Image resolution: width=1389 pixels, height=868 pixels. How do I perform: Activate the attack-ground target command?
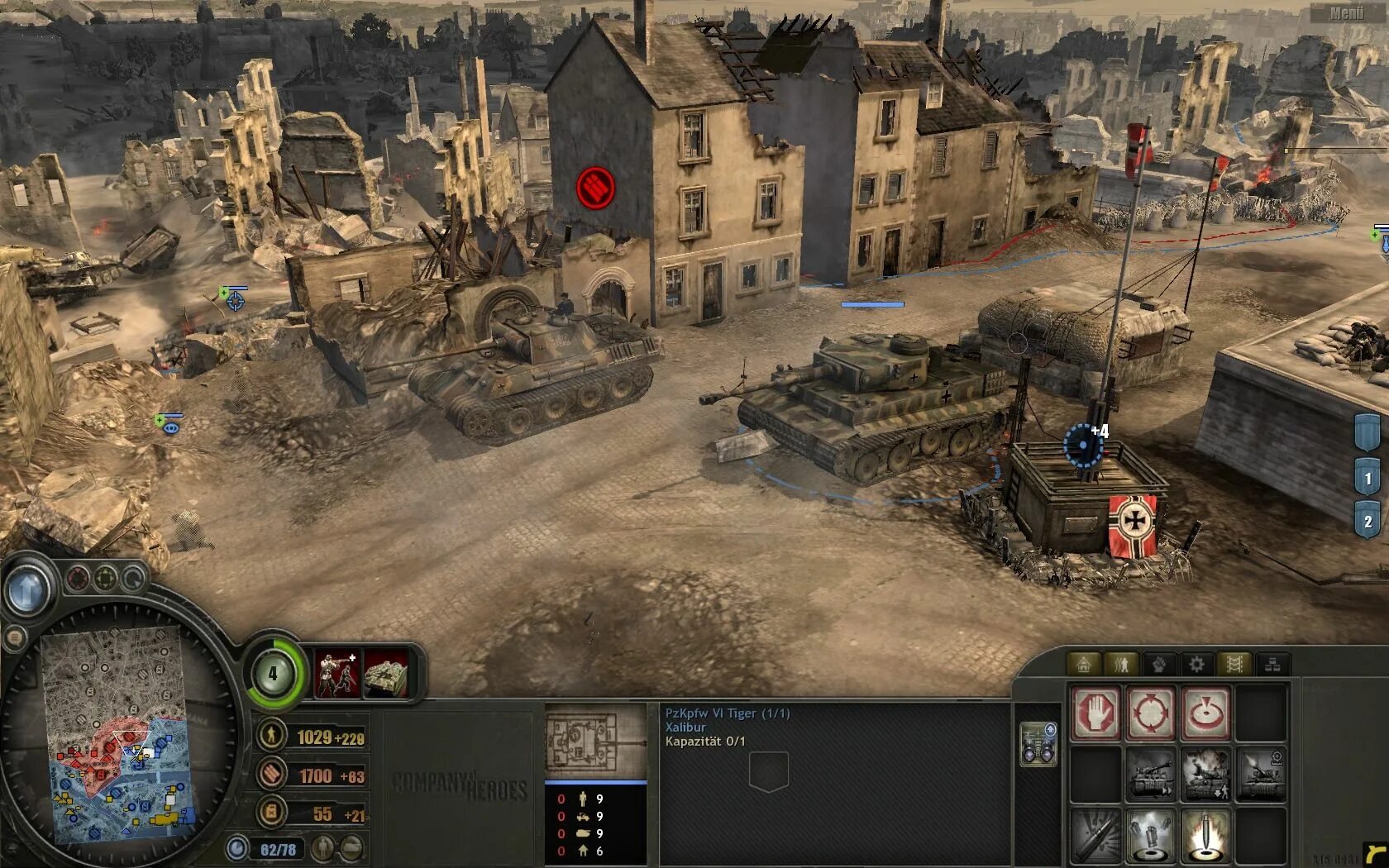pyautogui.click(x=1205, y=712)
